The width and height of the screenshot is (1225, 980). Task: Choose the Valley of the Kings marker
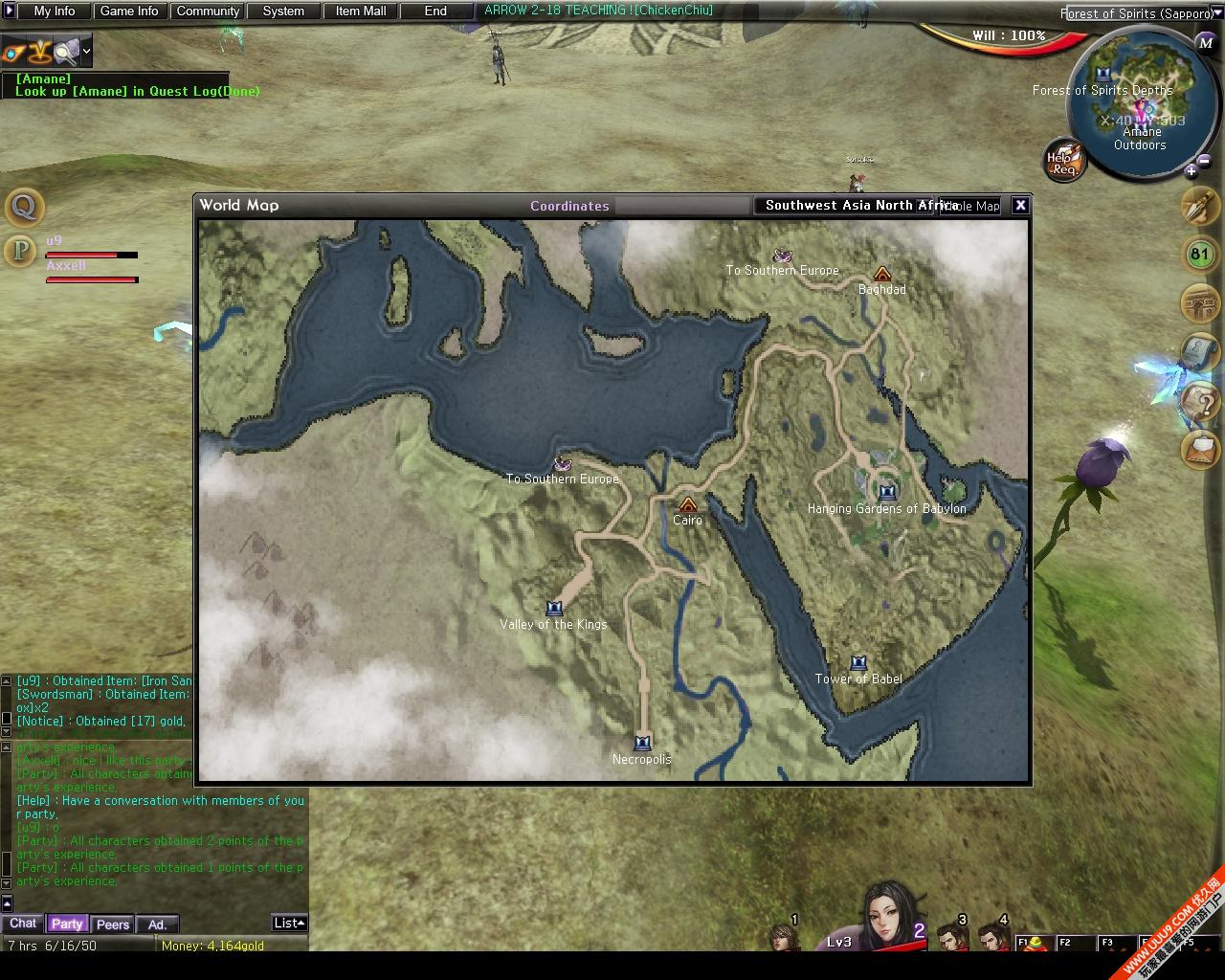pyautogui.click(x=554, y=609)
